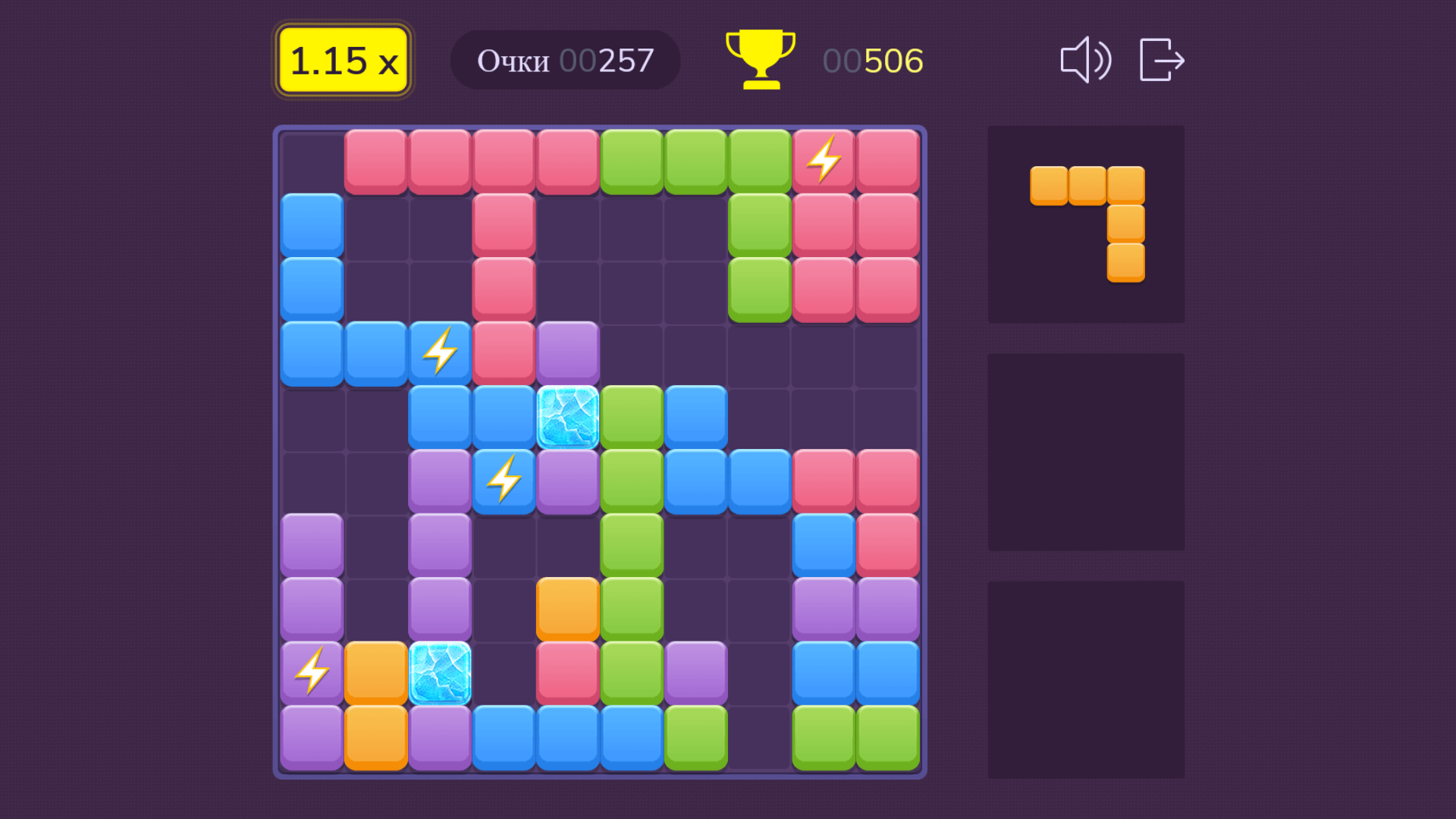Viewport: 1456px width, 819px height.
Task: Click the exit door icon to leave game
Action: 1161,61
